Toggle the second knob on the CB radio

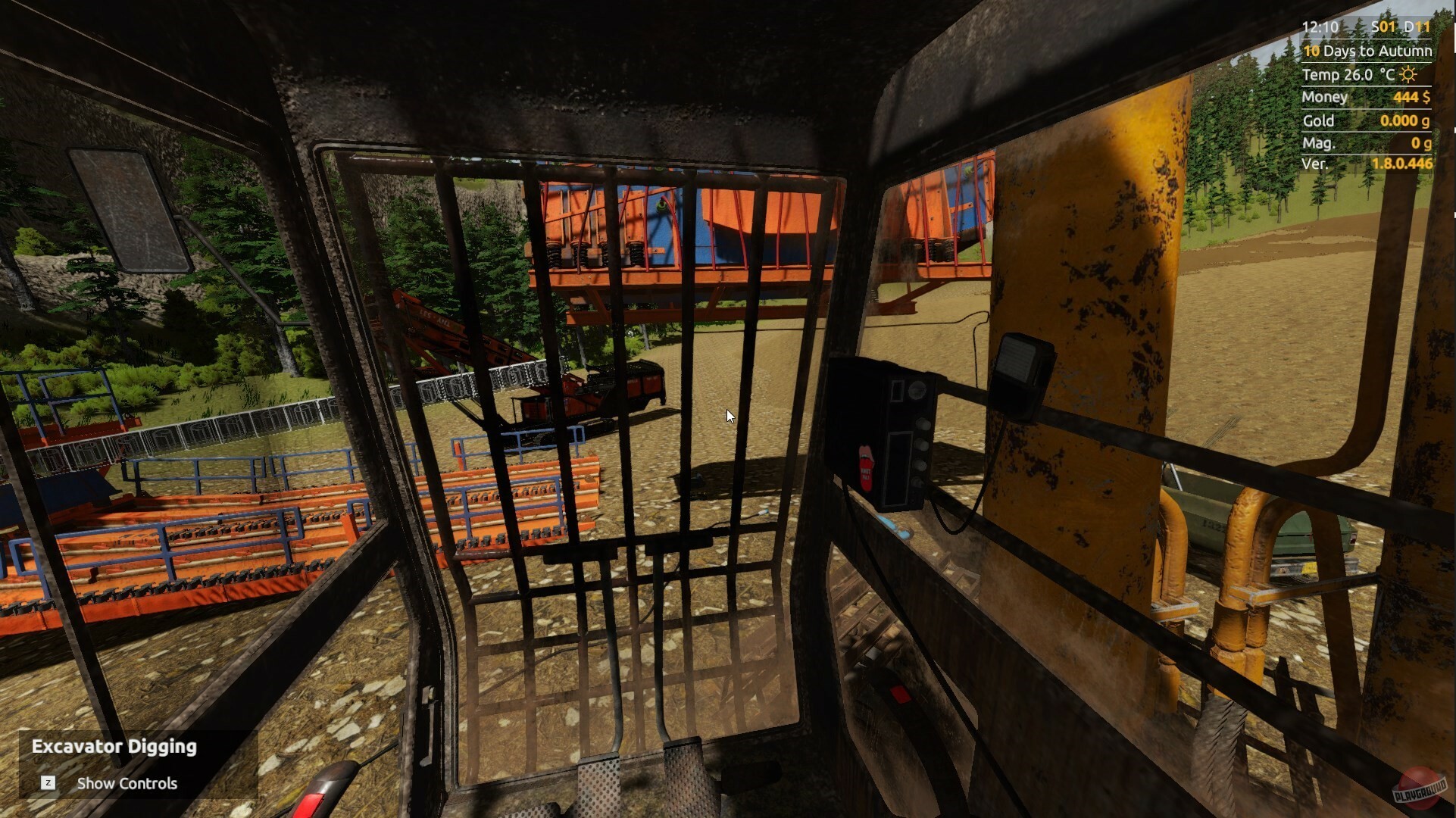[x=922, y=443]
